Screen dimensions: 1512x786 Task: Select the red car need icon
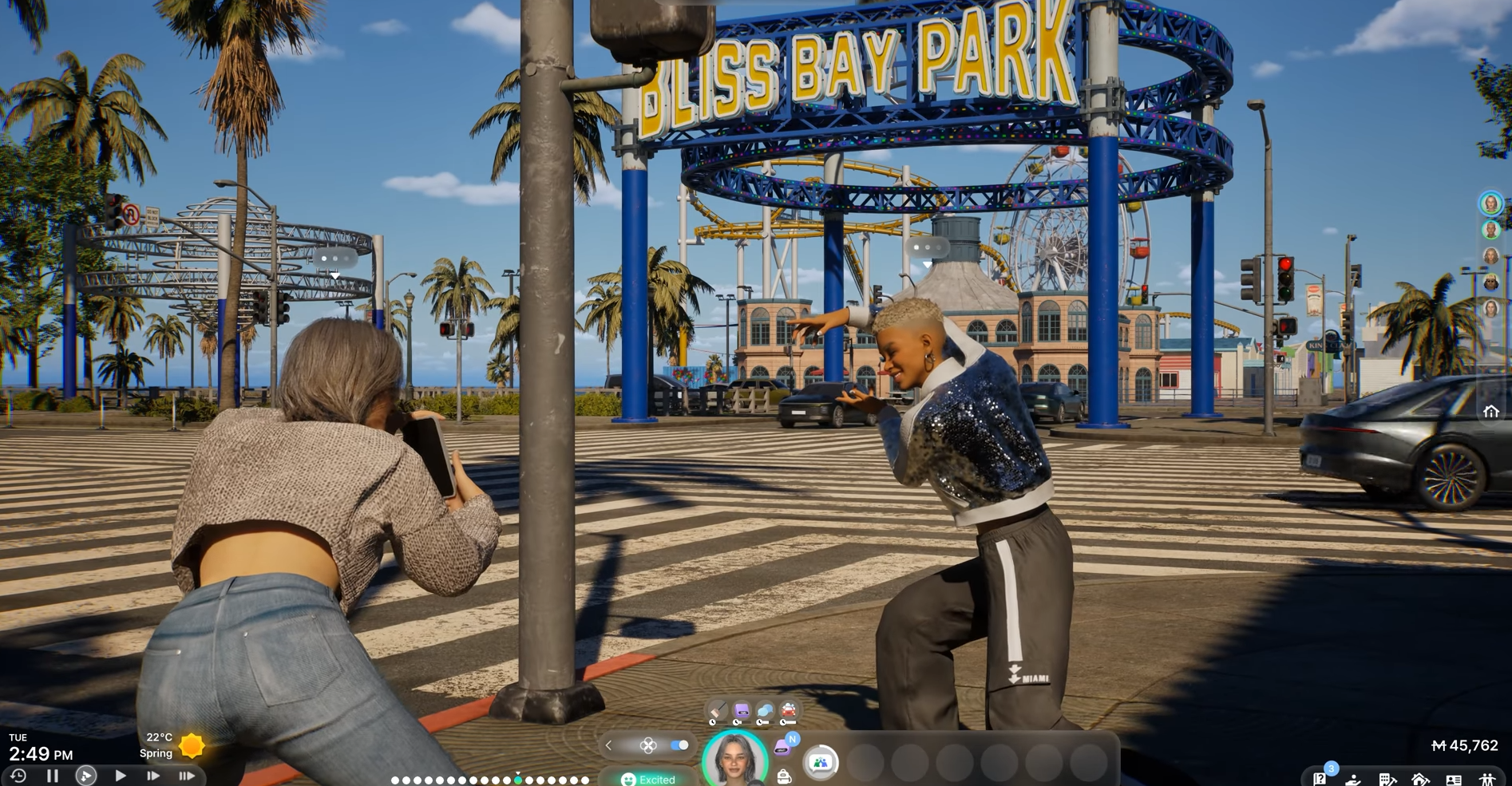(789, 710)
